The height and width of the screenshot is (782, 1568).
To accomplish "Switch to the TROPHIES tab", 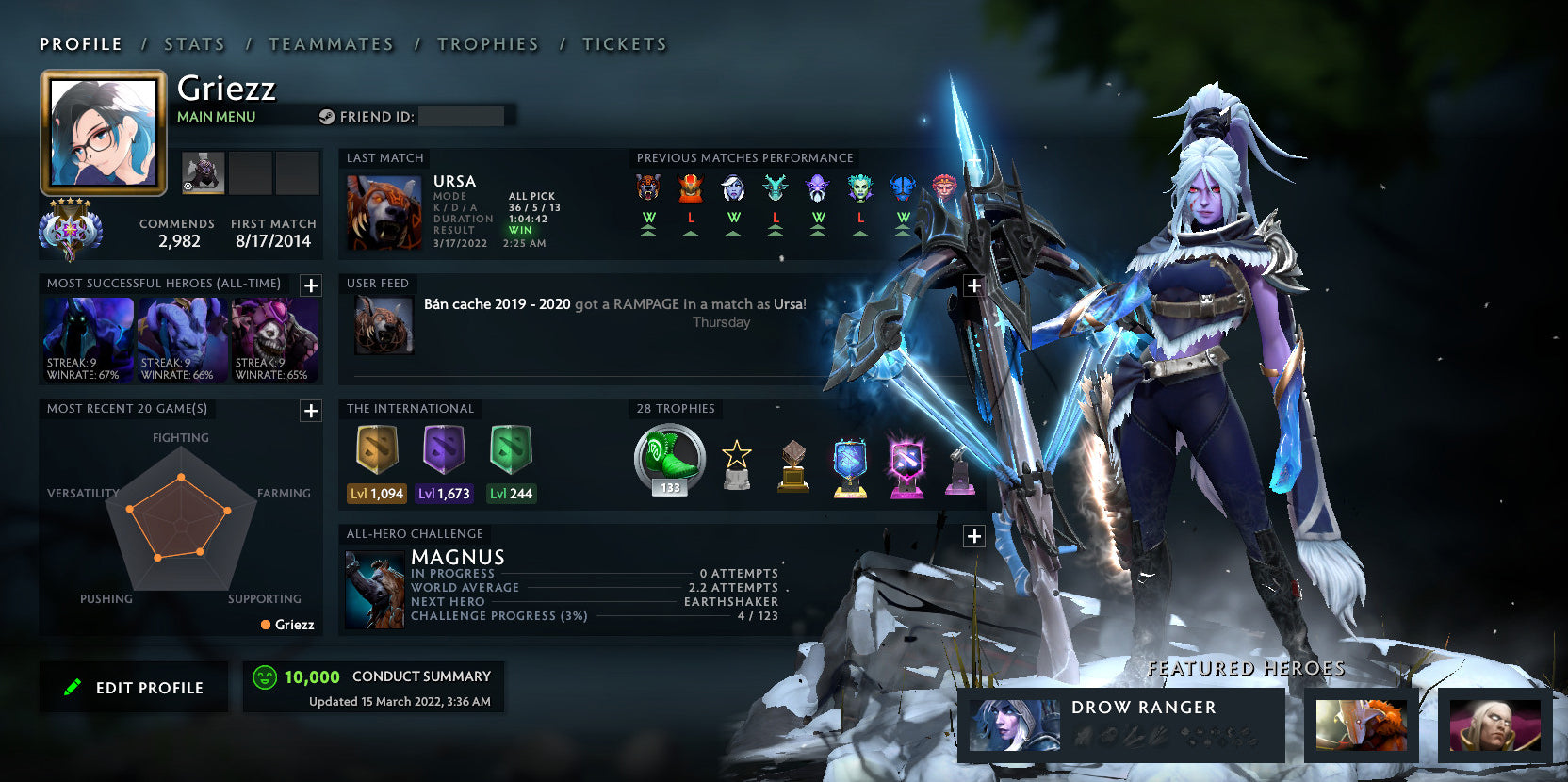I will [488, 43].
